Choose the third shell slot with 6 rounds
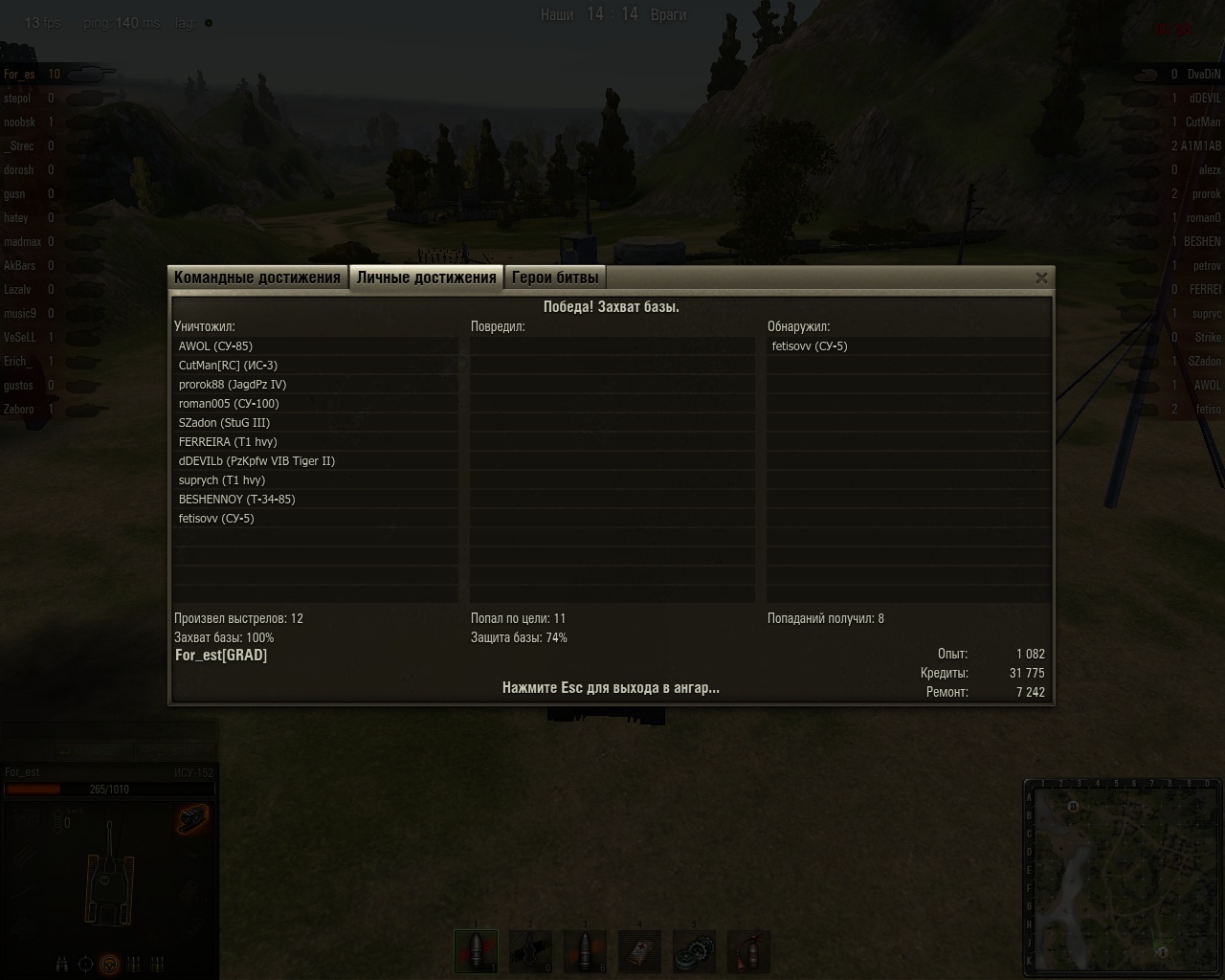 (x=585, y=950)
